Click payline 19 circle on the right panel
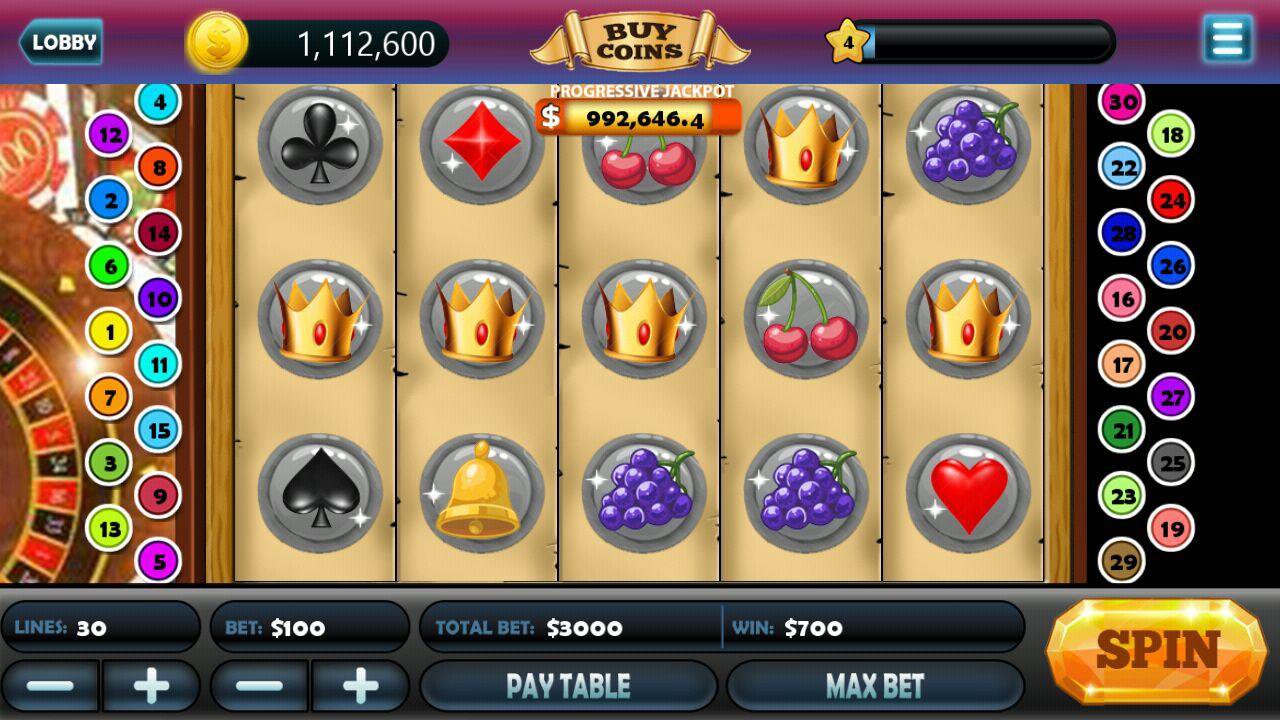 coord(1170,527)
